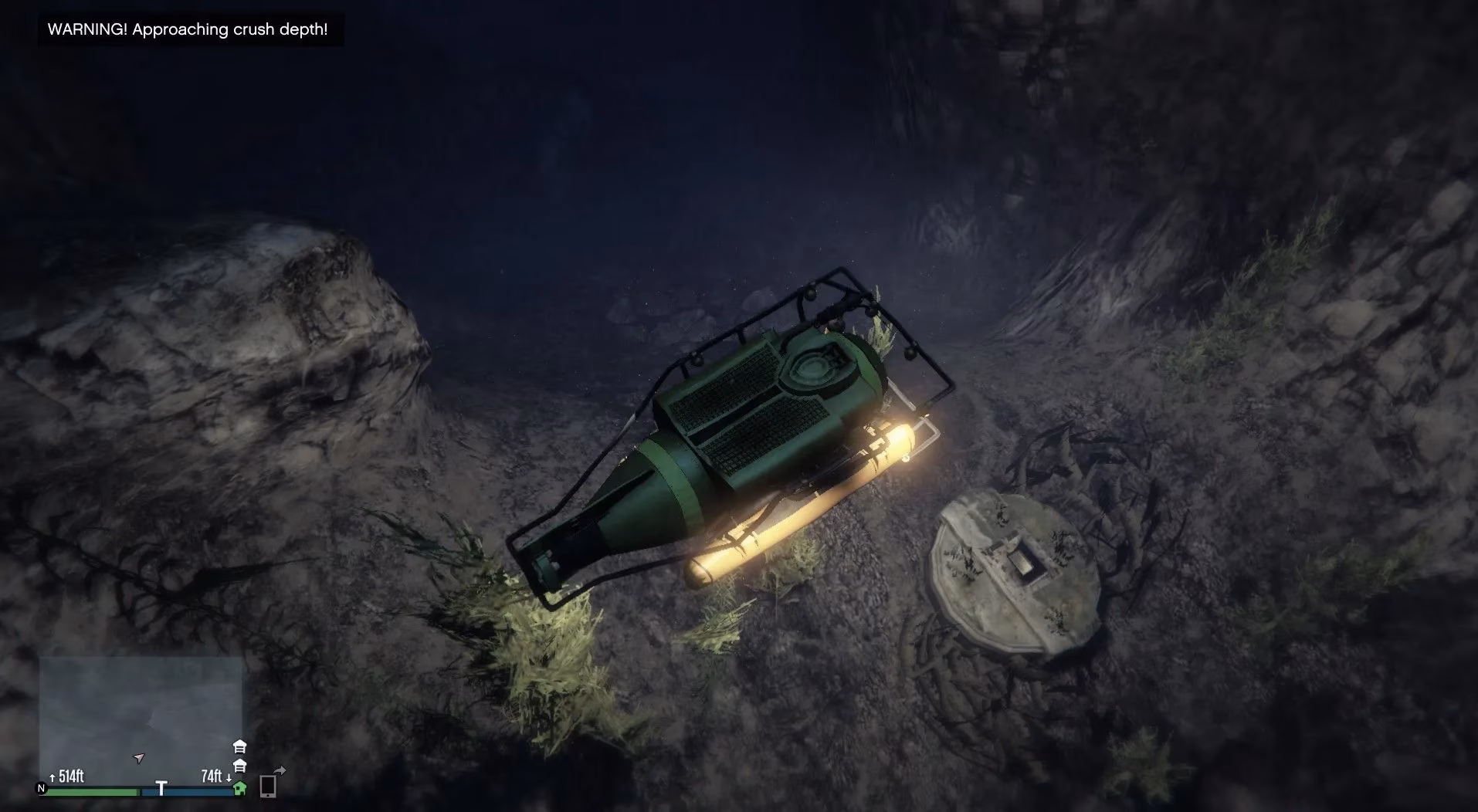Click the upper white garage icon
This screenshot has height=812, width=1478.
click(239, 747)
